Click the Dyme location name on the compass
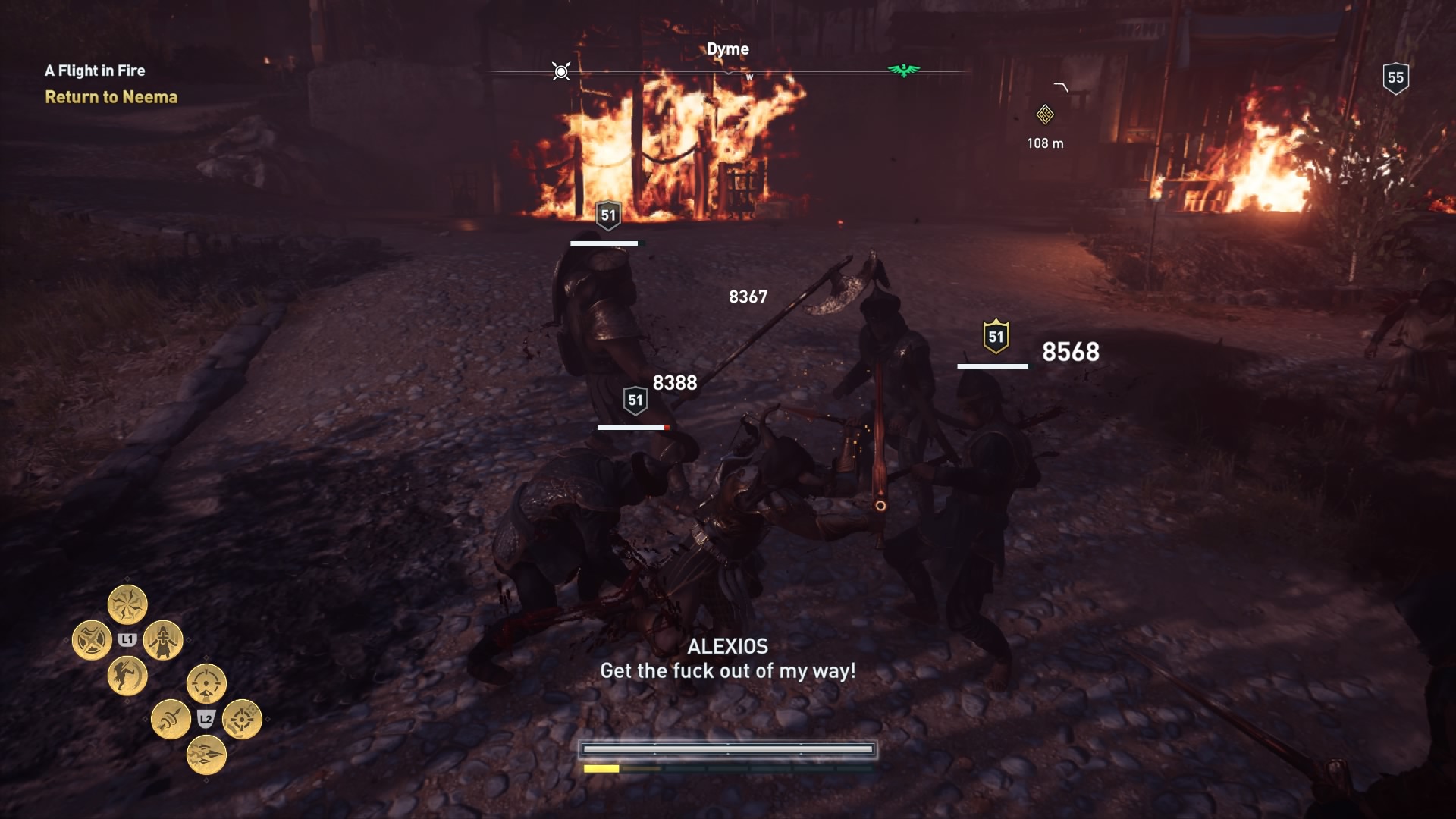The width and height of the screenshot is (1456, 819). click(730, 48)
